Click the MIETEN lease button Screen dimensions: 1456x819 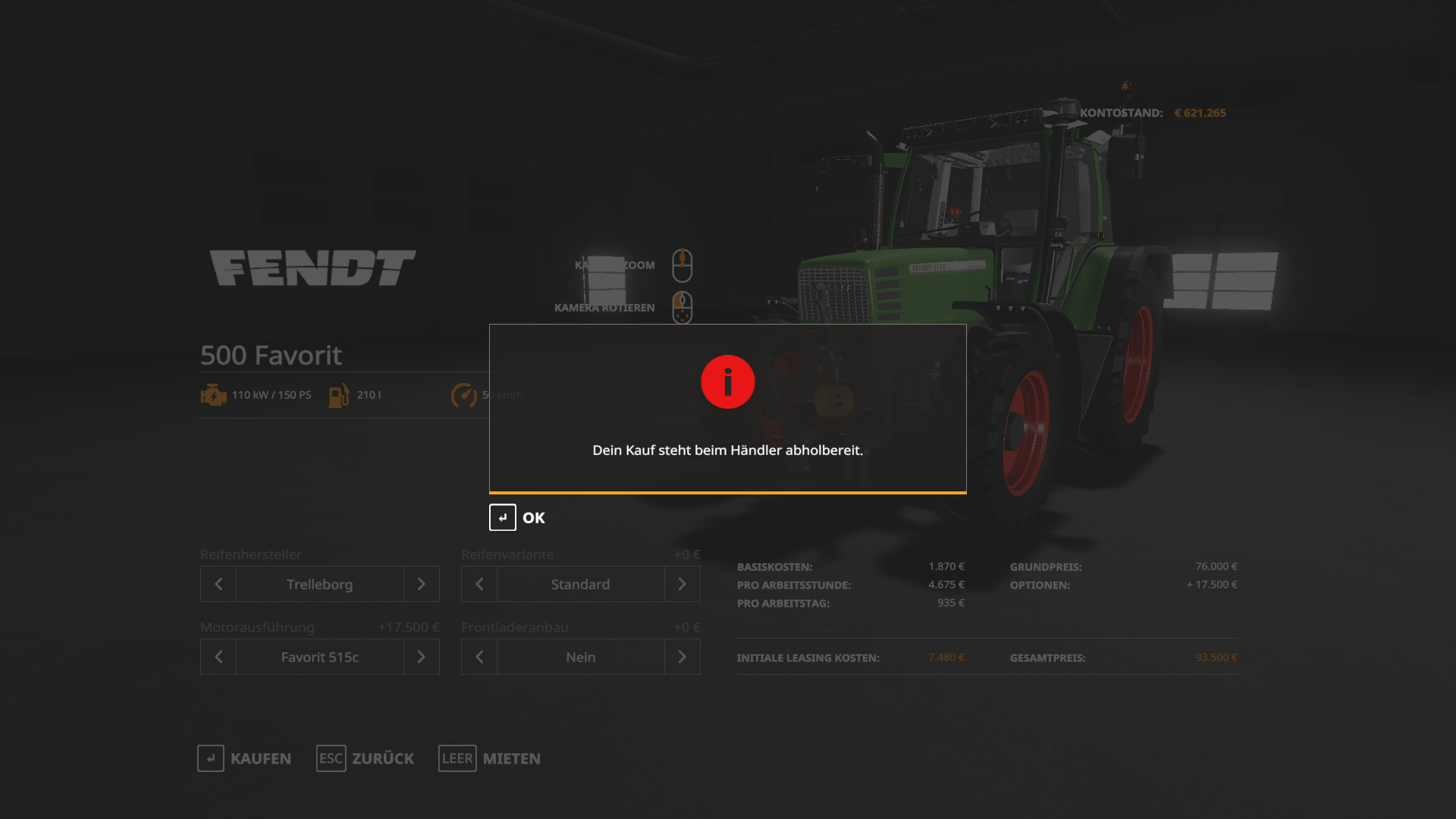(x=510, y=758)
